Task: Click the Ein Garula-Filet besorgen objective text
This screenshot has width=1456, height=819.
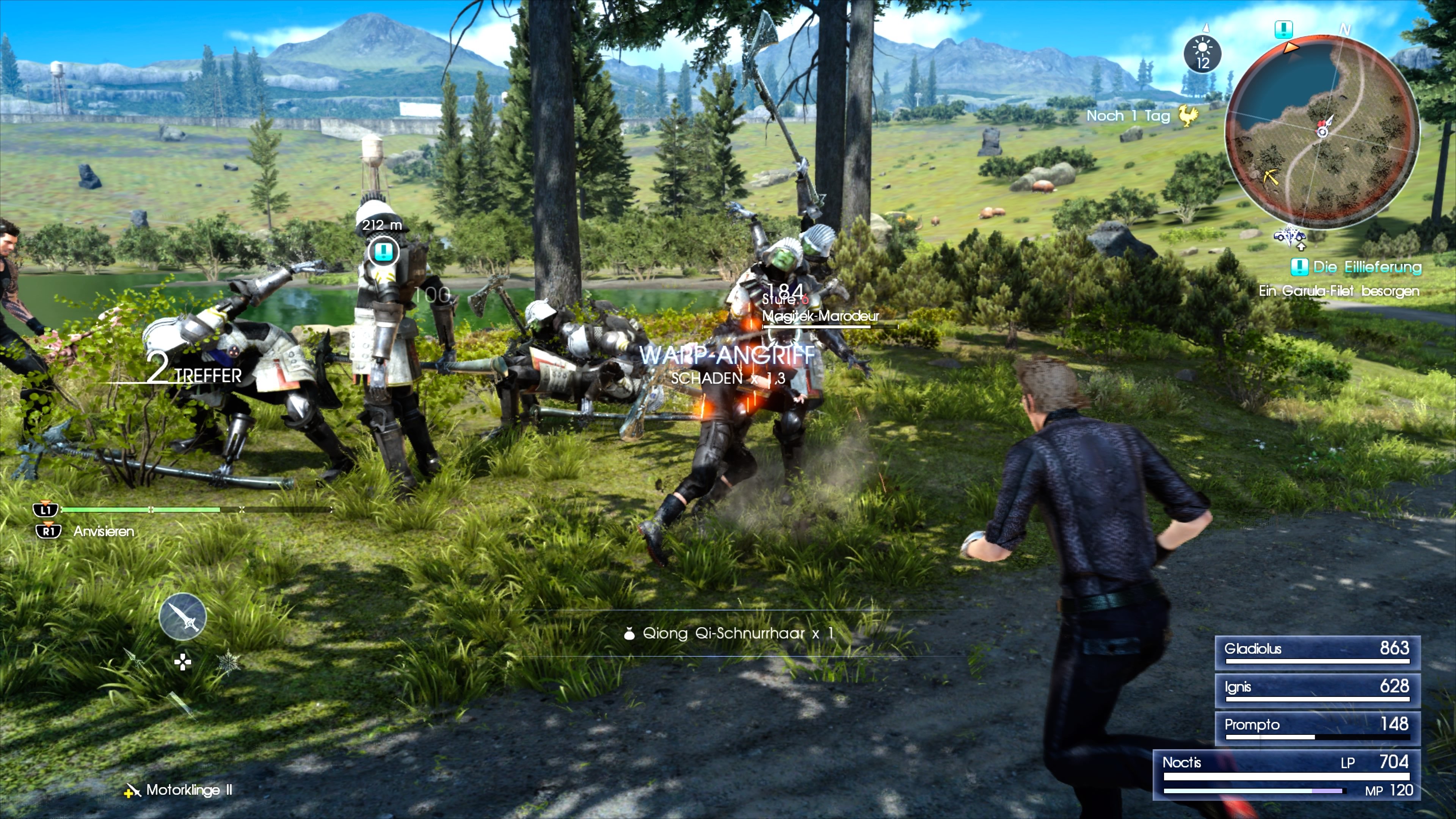Action: (x=1340, y=291)
